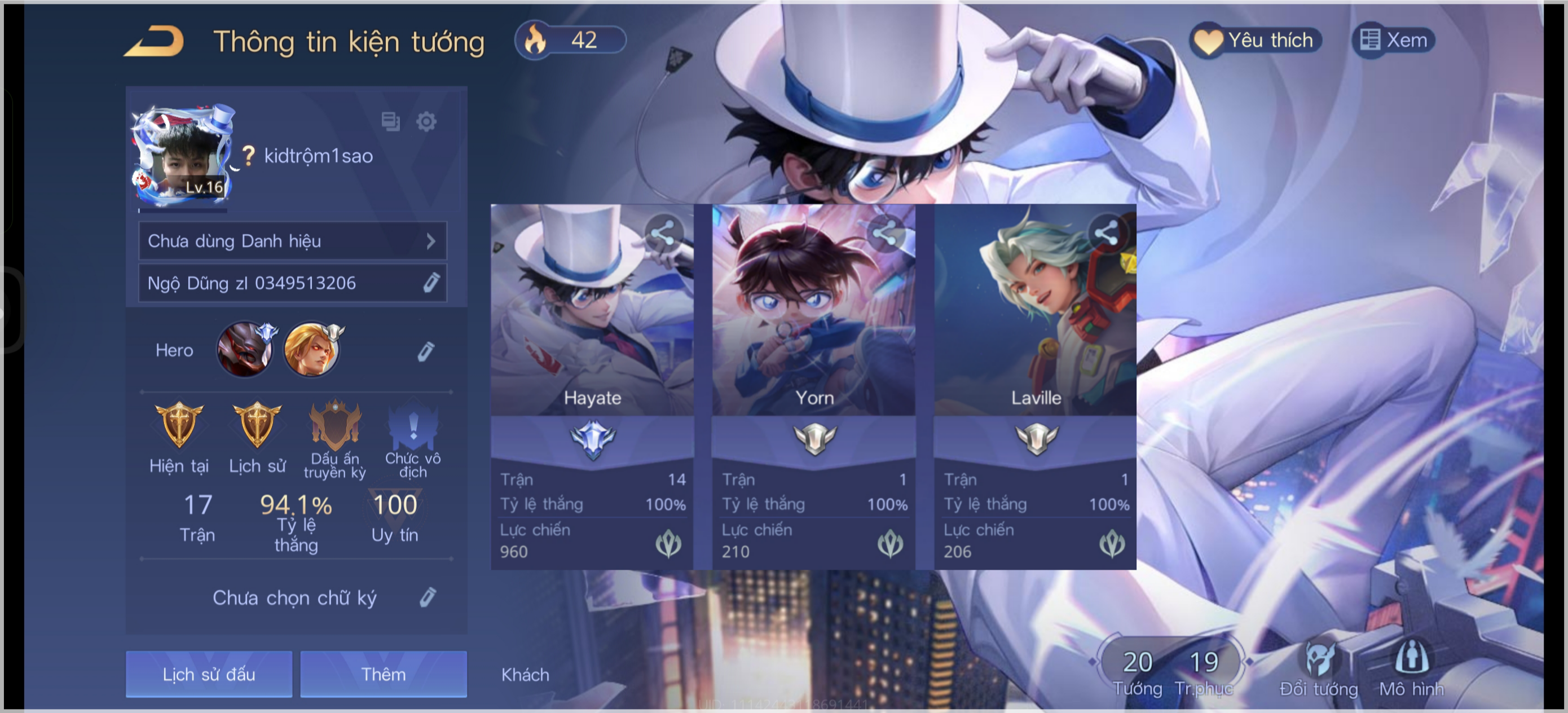Edit the Chưa chọn chữ ký signature
The height and width of the screenshot is (713, 1568).
pyautogui.click(x=428, y=597)
